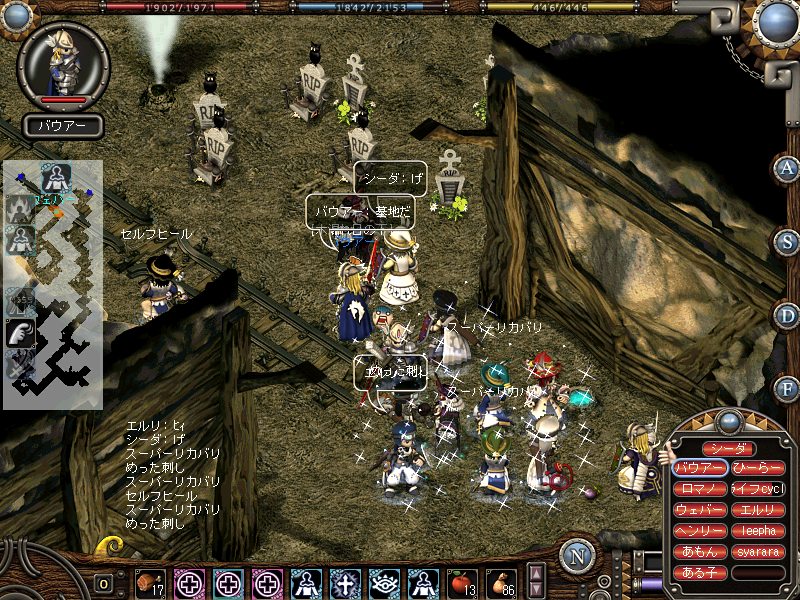800x600 pixels.
Task: Choose party member leepha
Action: tap(757, 531)
